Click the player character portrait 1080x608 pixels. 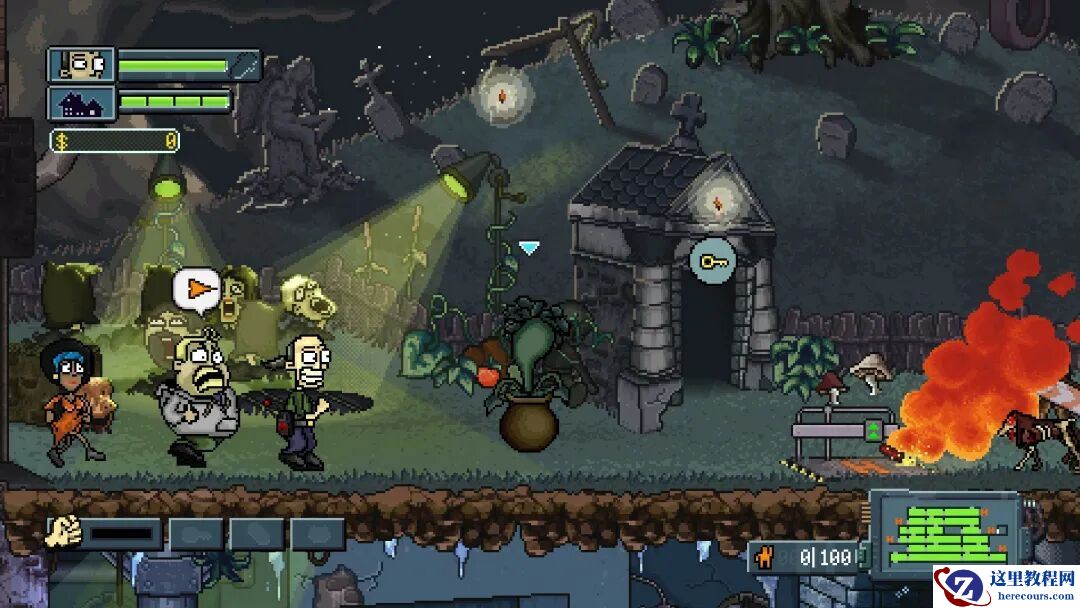tap(81, 66)
